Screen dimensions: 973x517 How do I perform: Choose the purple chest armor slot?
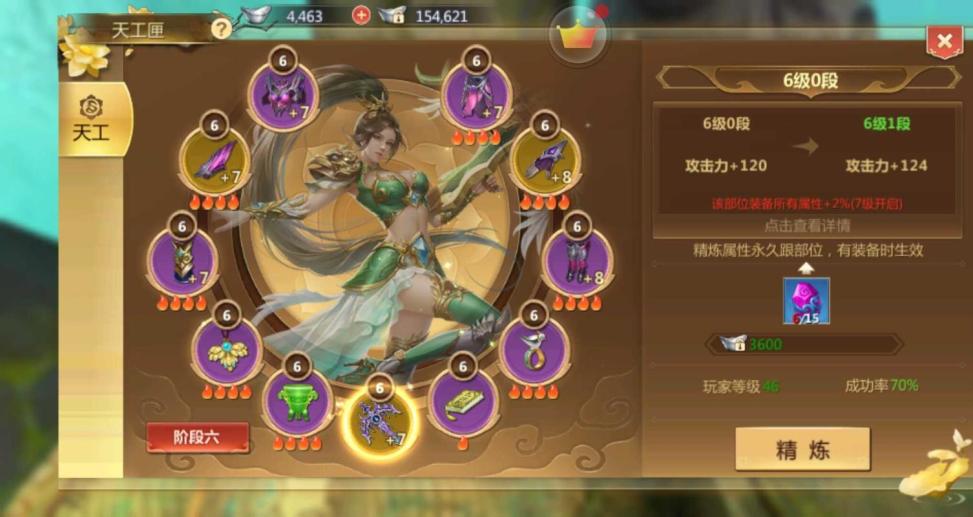[x=476, y=96]
